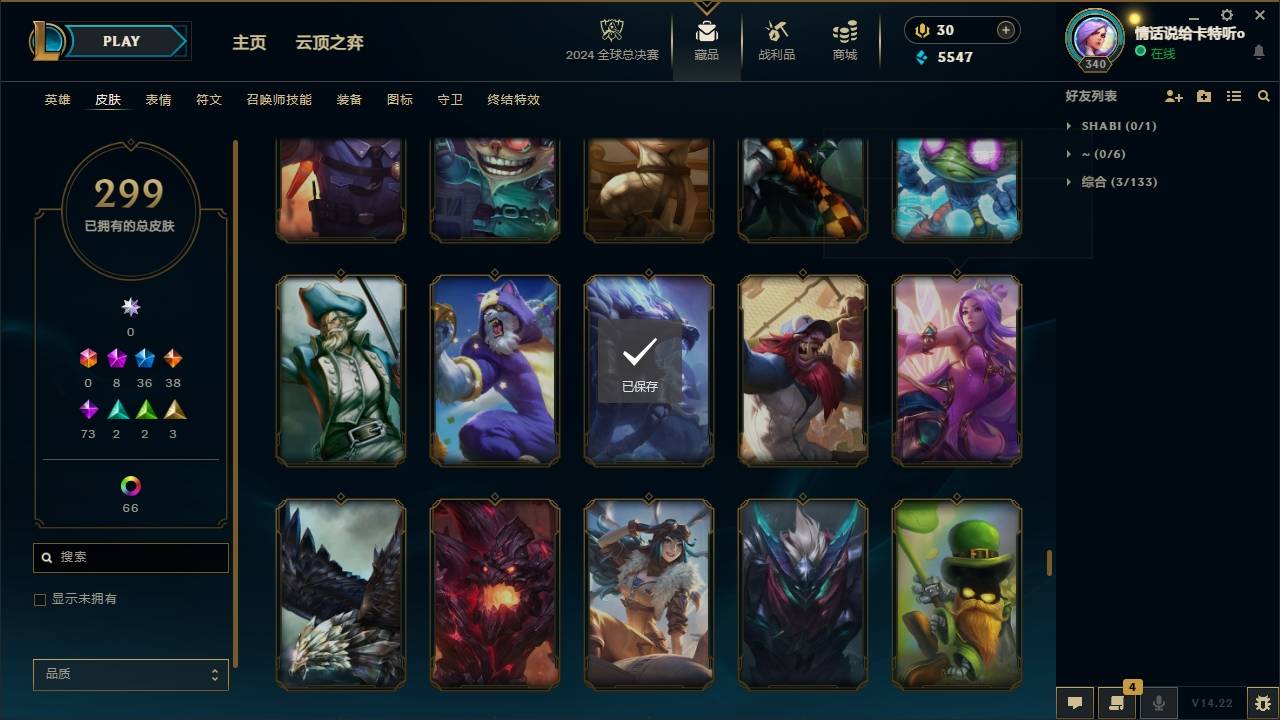The width and height of the screenshot is (1280, 720).
Task: Open the chat bubble icon bottom right
Action: point(1075,703)
